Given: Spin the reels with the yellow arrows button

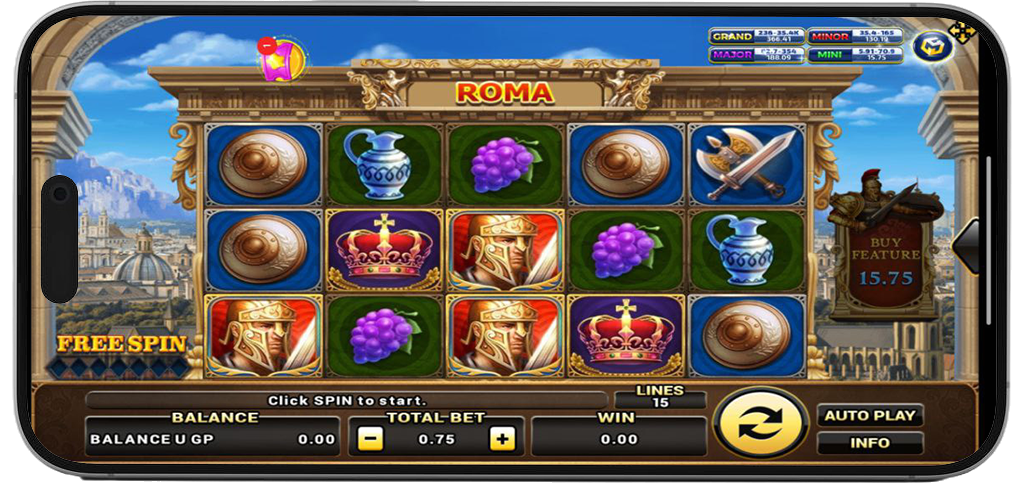Looking at the screenshot, I should tap(761, 425).
